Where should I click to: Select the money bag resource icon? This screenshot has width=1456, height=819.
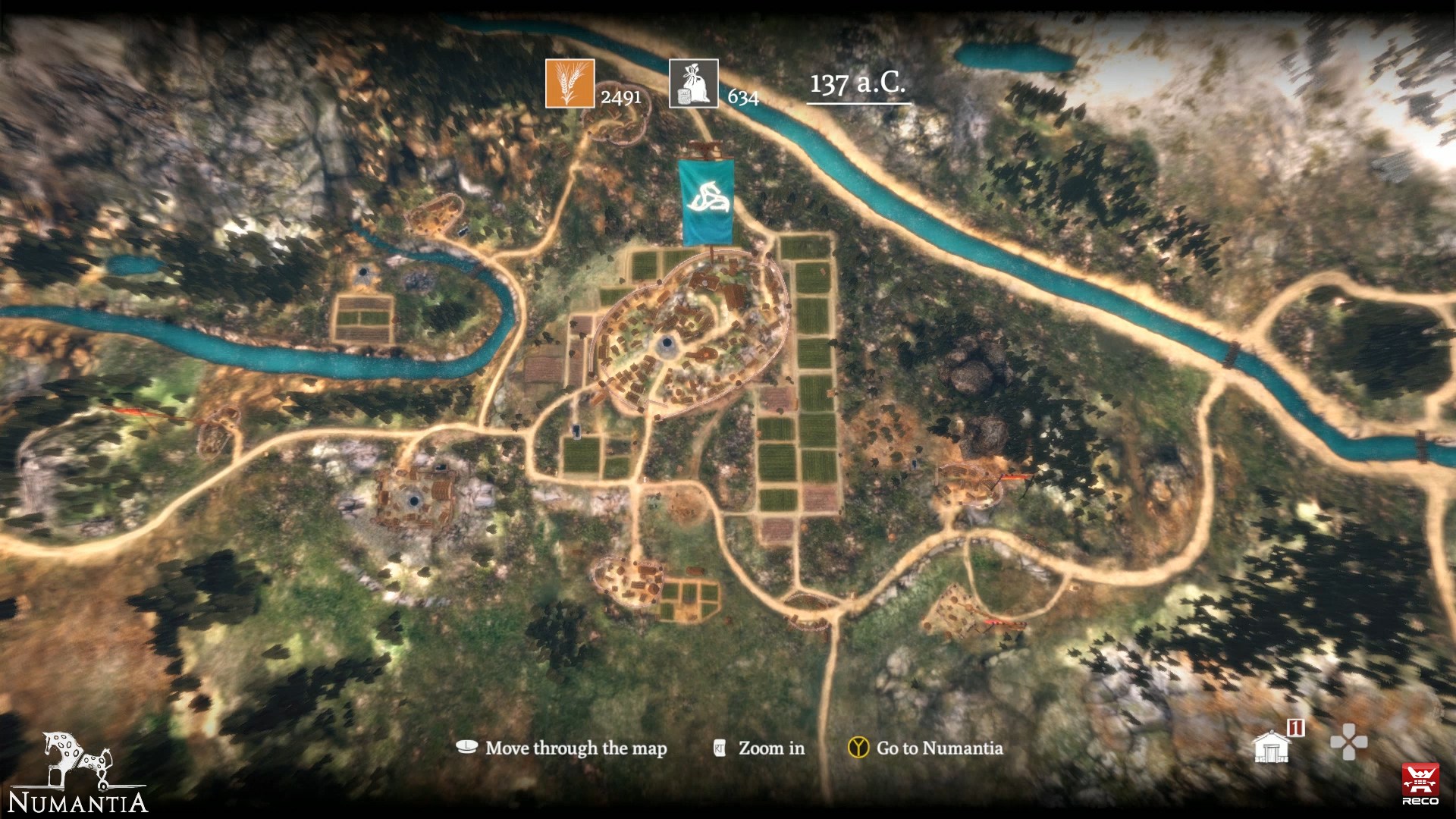pos(694,83)
